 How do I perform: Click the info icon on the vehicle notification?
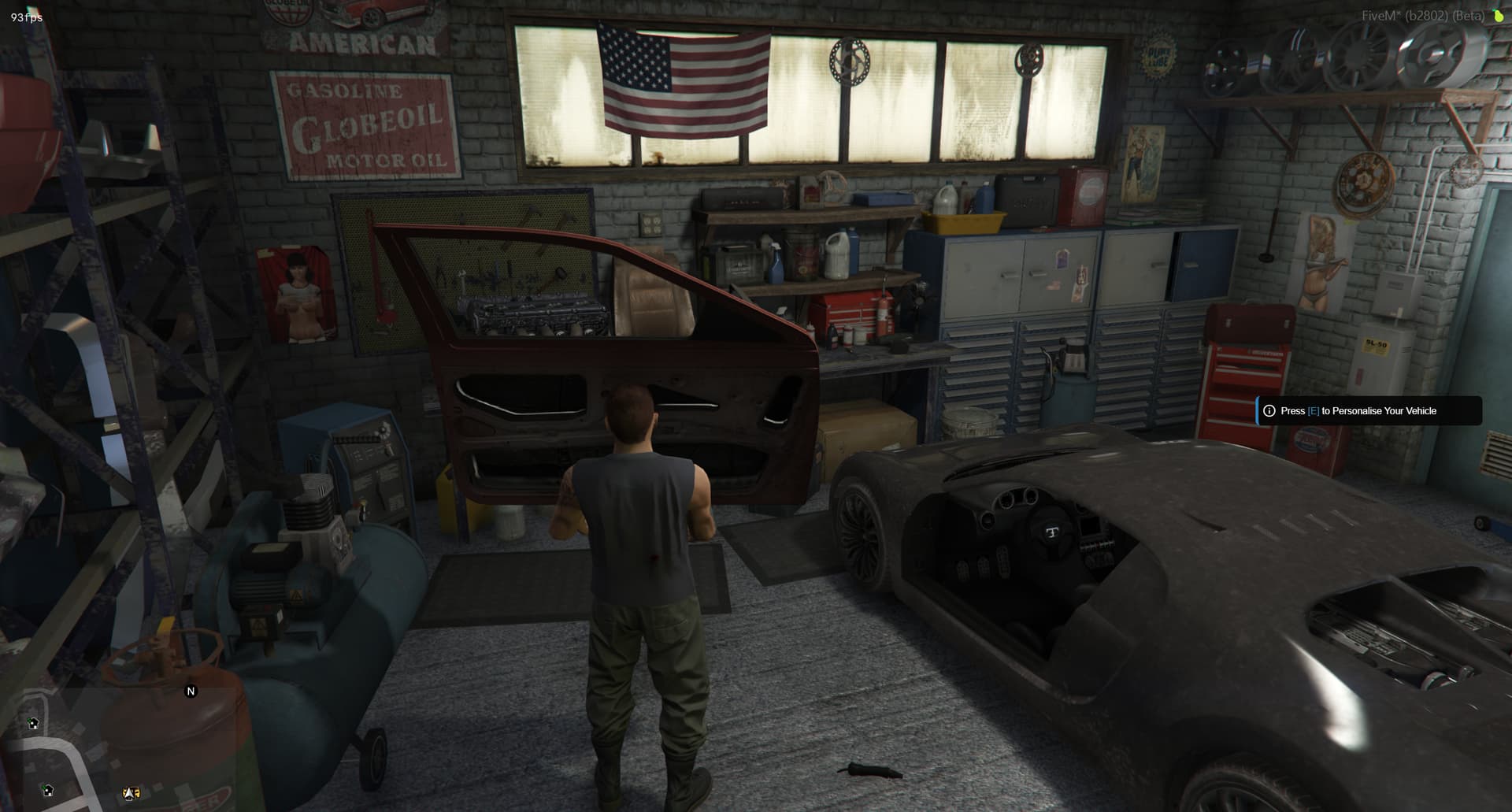click(x=1269, y=411)
